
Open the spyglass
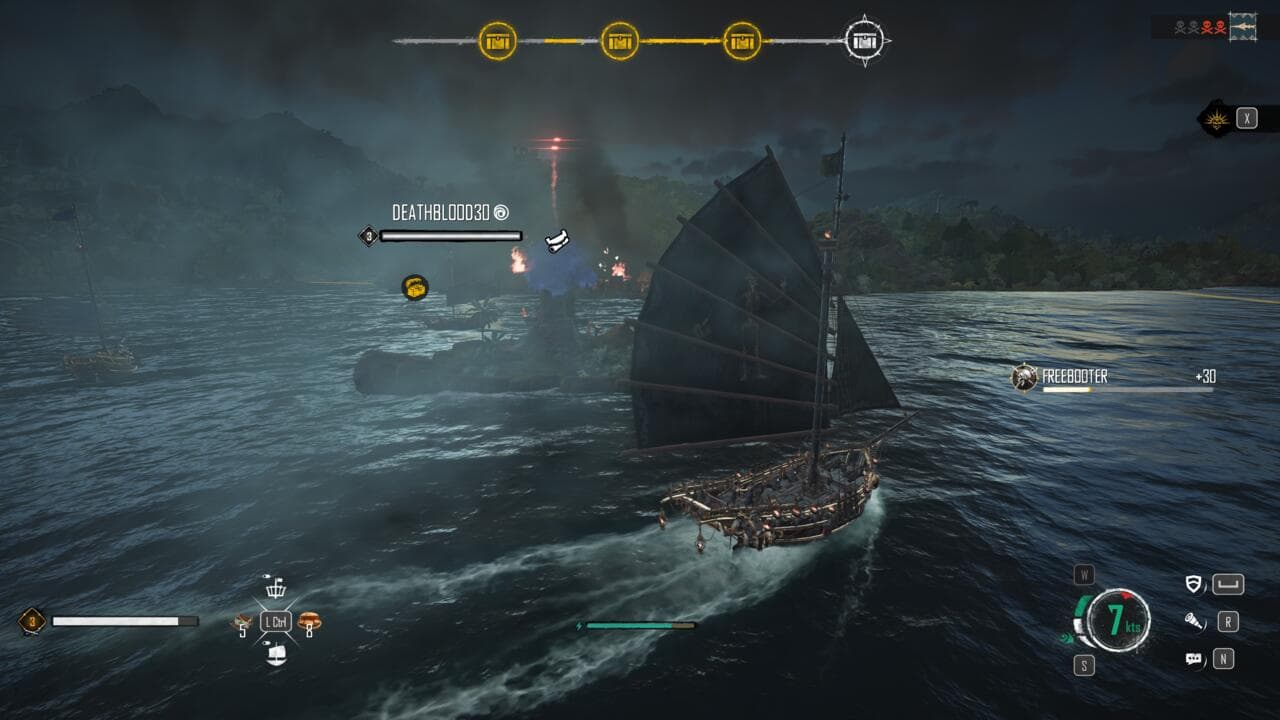1193,622
